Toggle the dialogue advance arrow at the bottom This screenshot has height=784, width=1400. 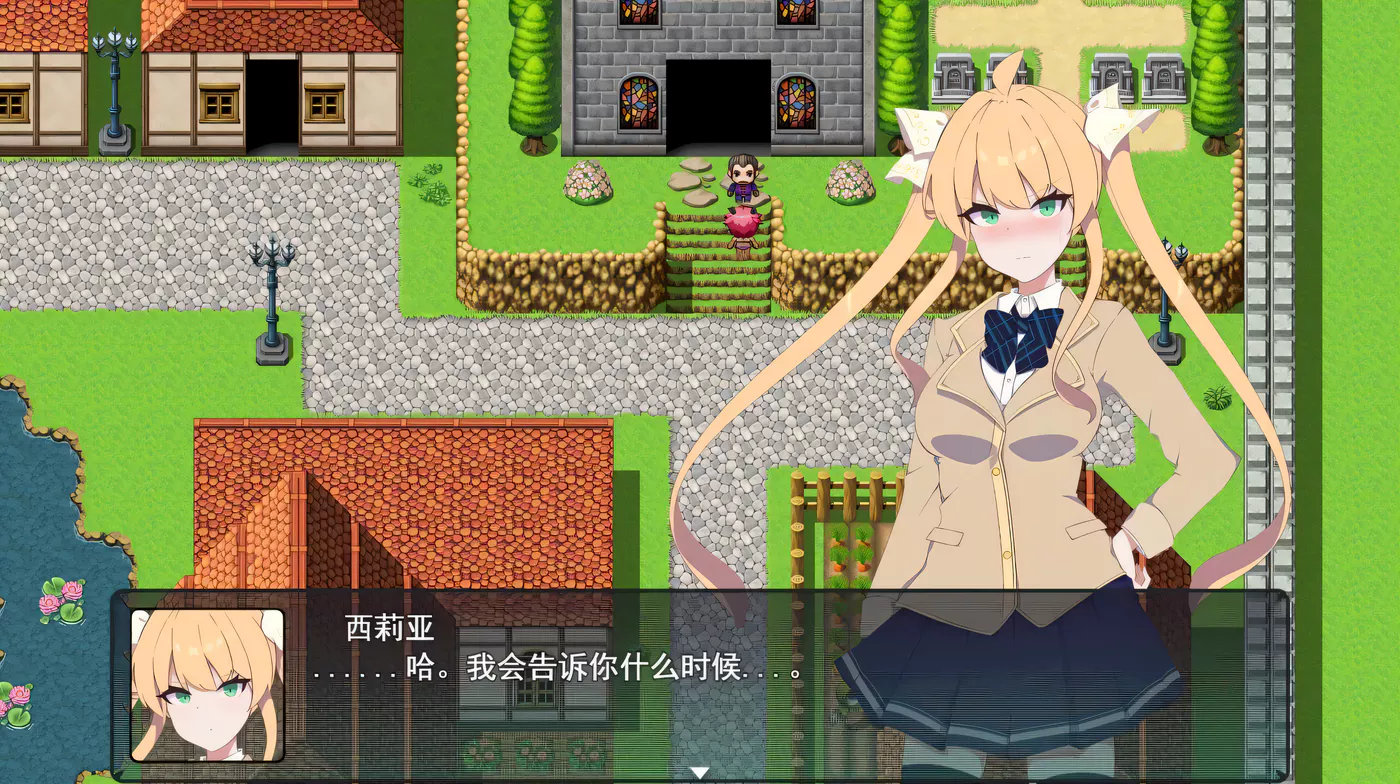pos(697,770)
